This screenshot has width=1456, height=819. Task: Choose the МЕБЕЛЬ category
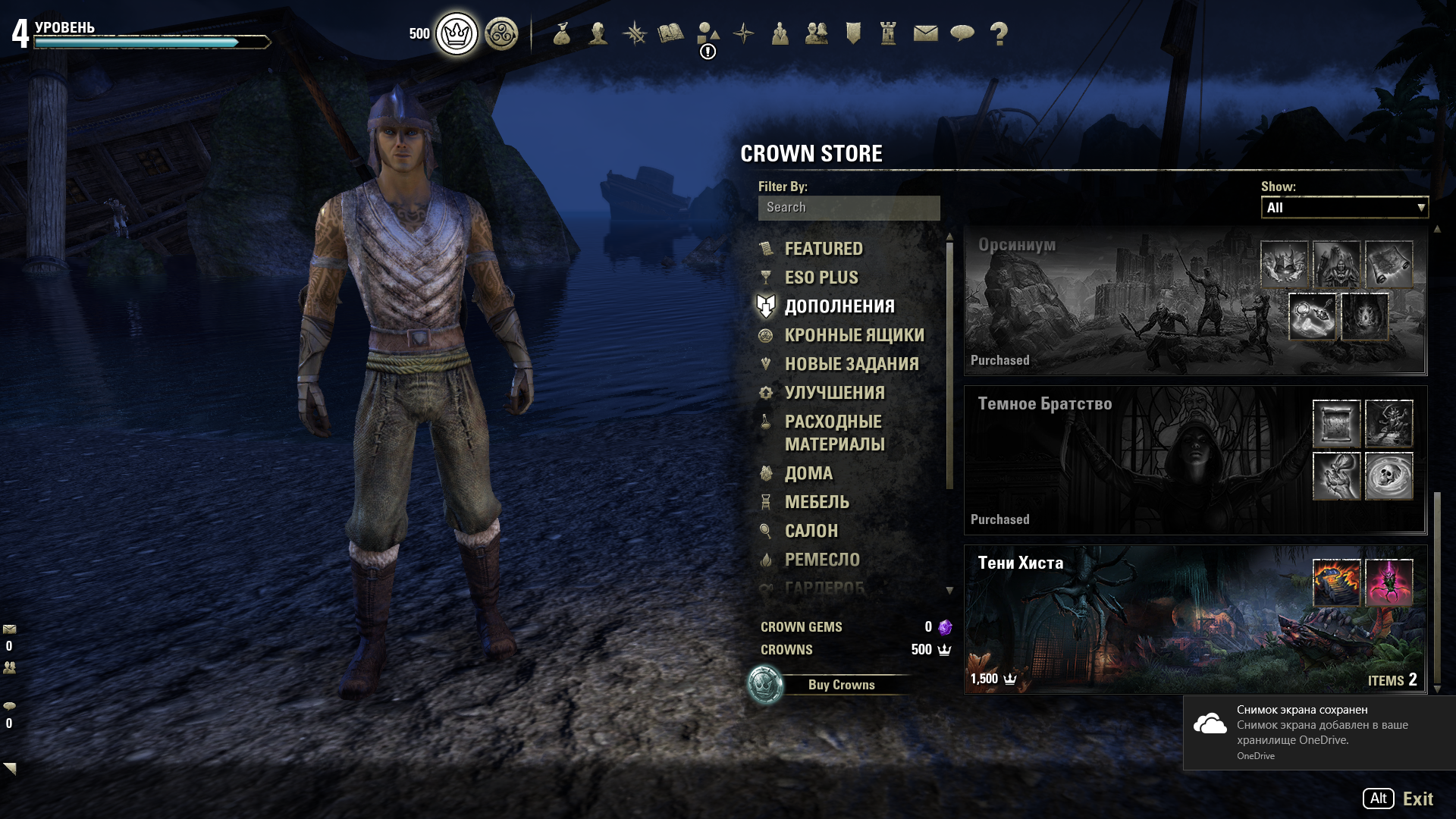pos(817,502)
